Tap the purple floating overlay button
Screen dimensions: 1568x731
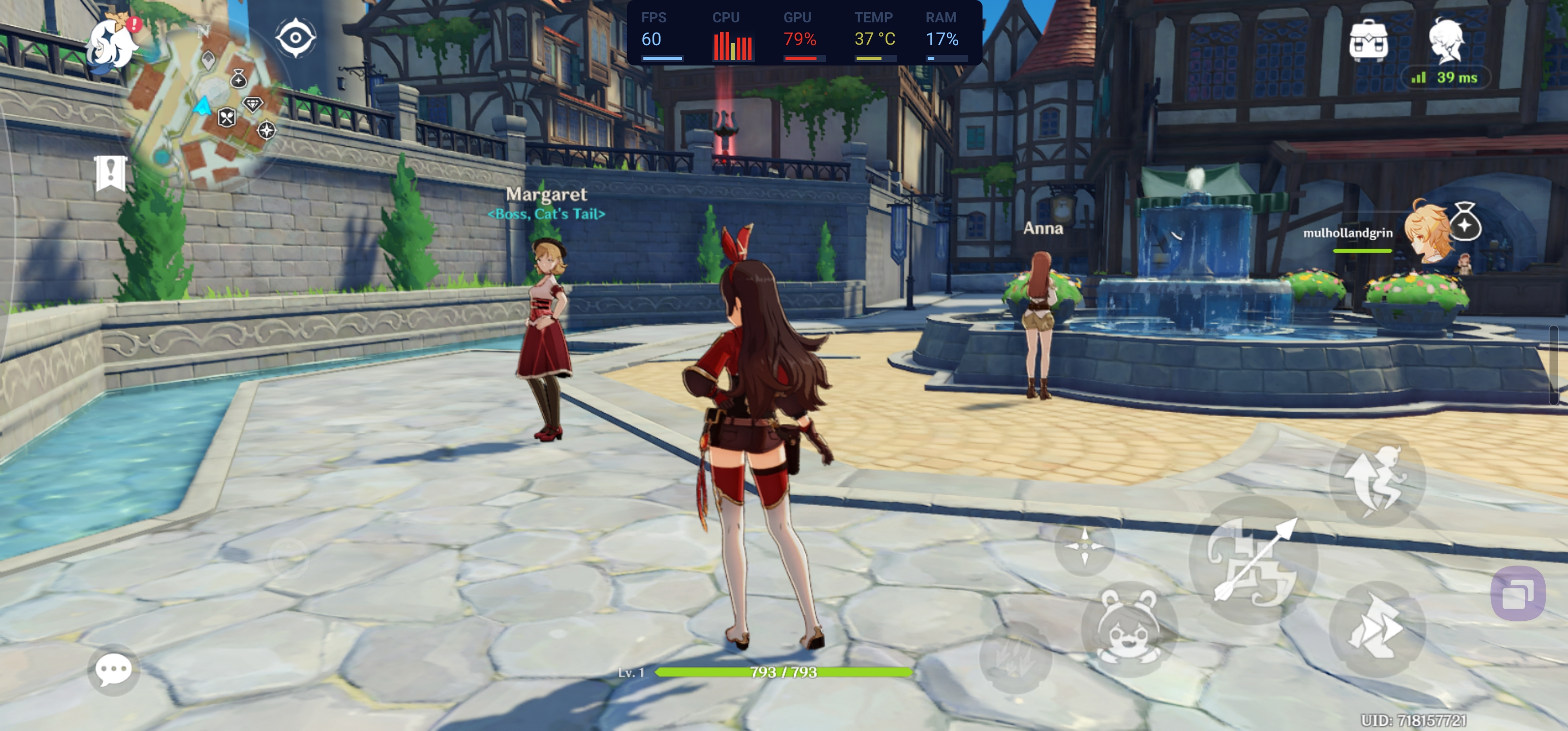[x=1518, y=593]
